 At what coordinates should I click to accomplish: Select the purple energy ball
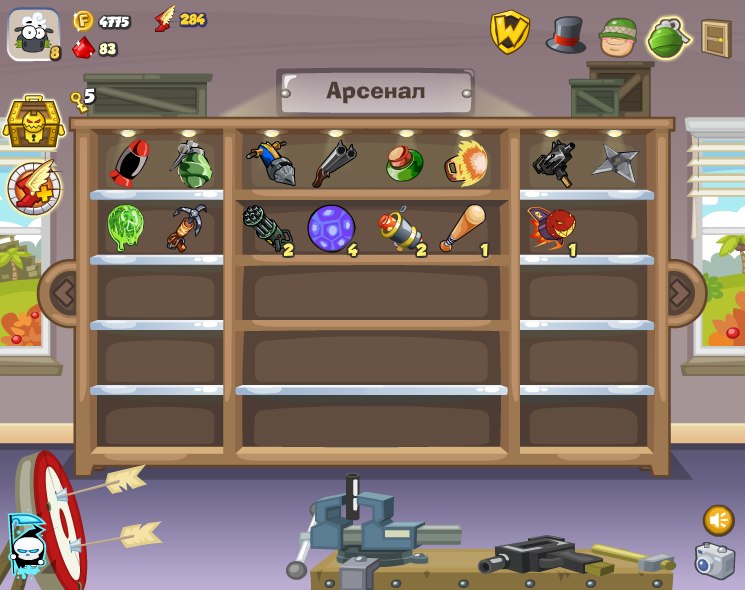point(331,229)
